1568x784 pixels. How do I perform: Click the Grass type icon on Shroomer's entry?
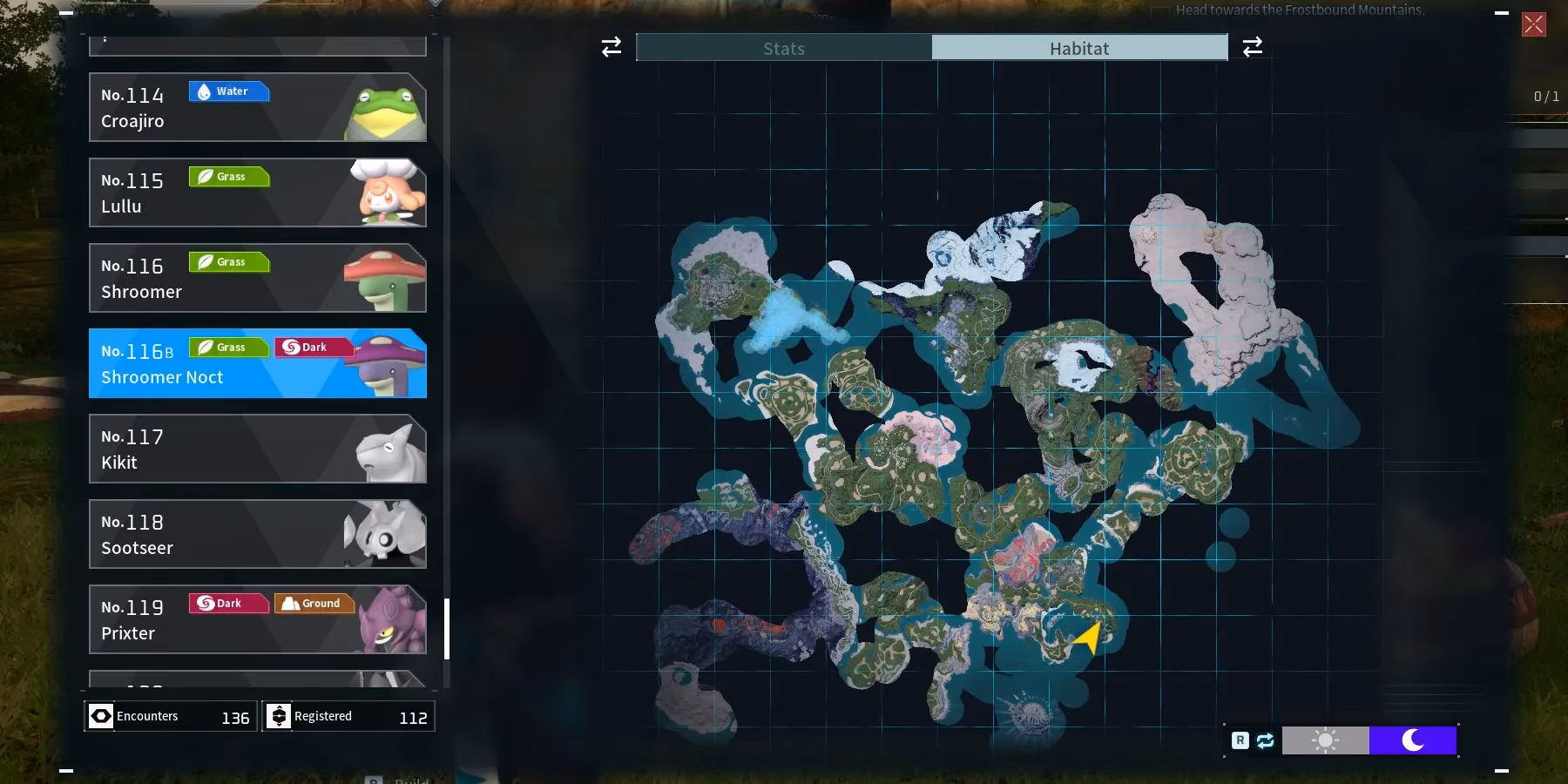[x=228, y=261]
